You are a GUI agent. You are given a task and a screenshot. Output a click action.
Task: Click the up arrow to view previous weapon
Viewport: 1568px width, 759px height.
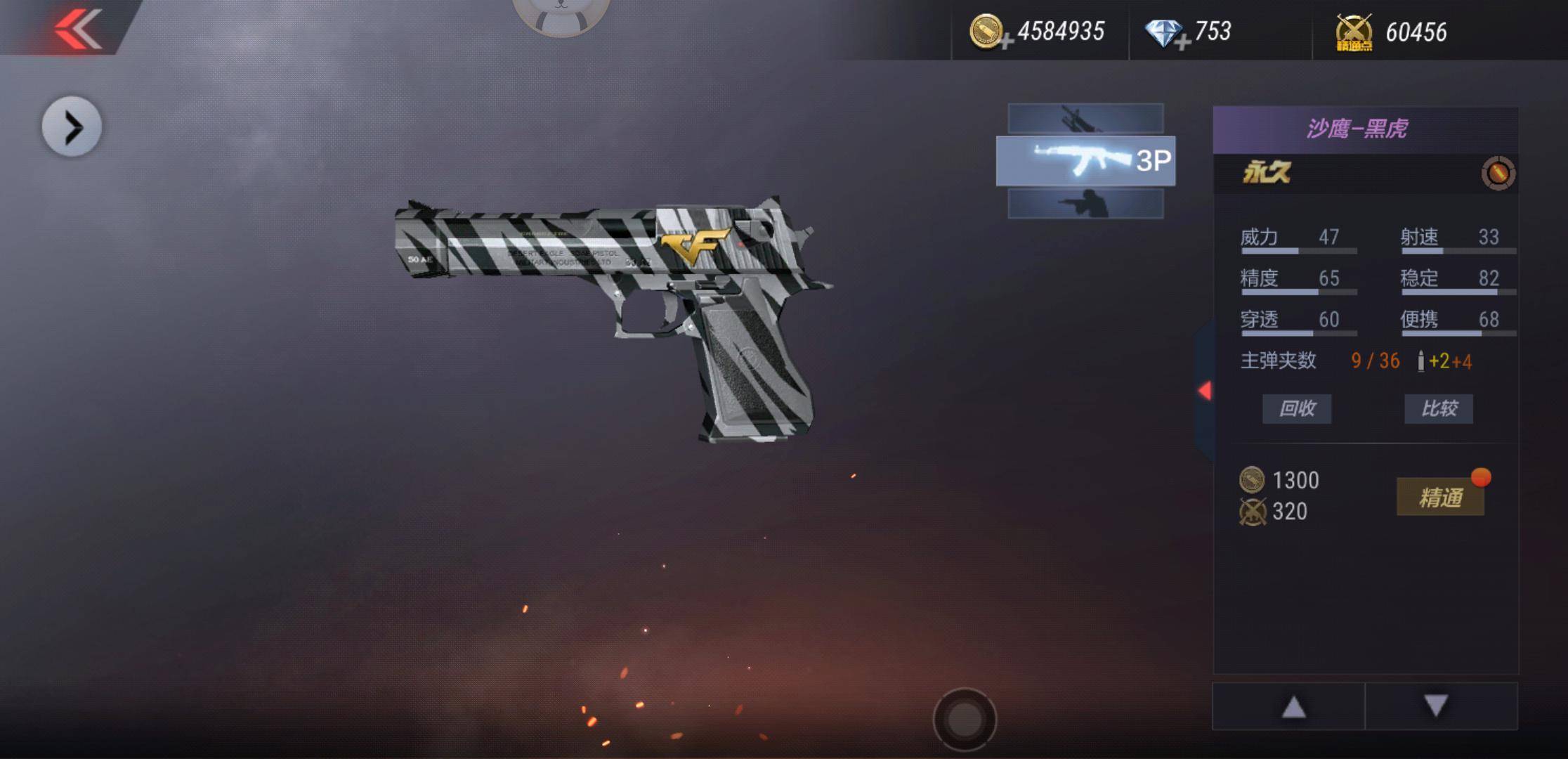(1293, 706)
